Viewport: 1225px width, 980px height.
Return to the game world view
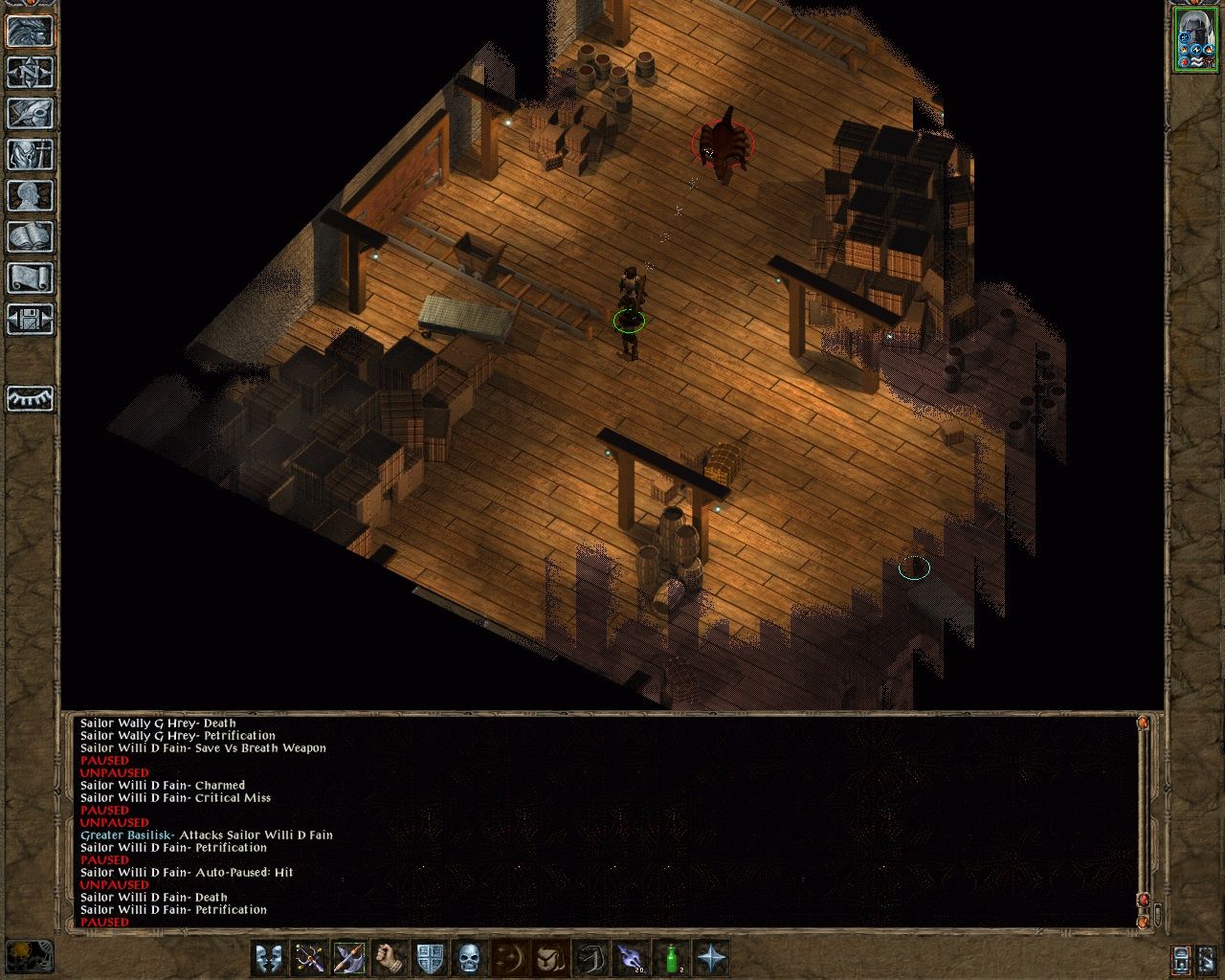point(30,31)
